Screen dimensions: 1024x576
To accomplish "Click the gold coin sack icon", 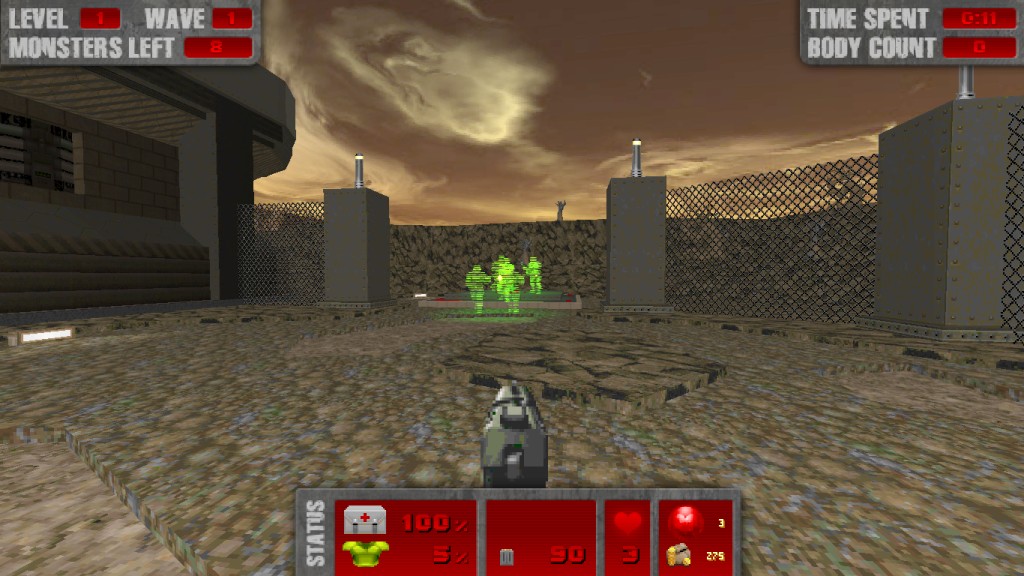I will click(680, 554).
